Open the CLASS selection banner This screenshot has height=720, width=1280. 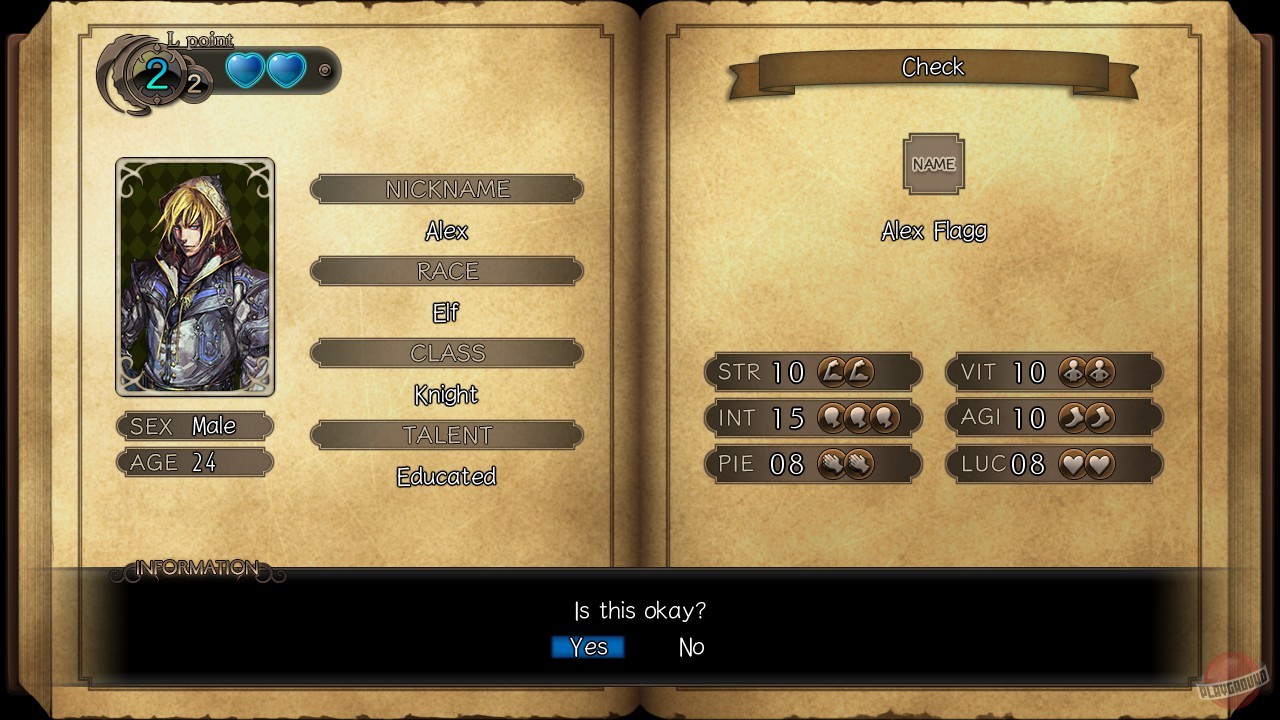(446, 352)
